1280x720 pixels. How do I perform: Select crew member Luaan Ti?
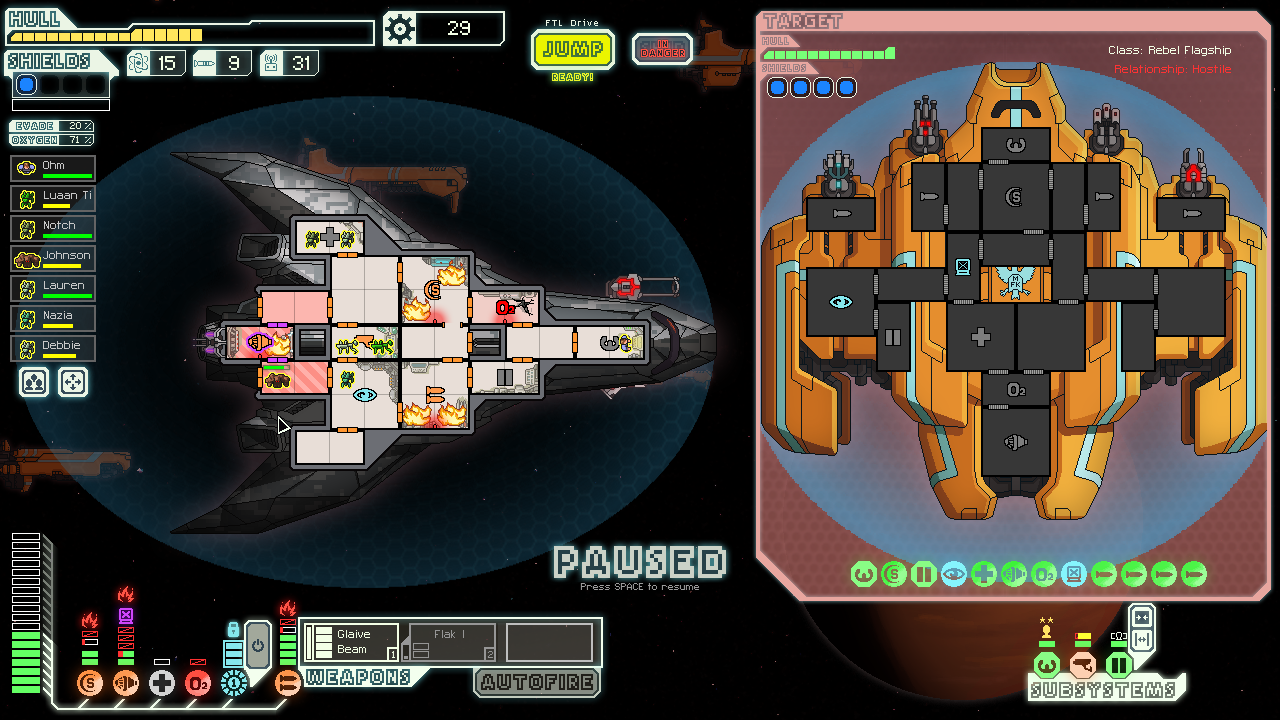coord(54,198)
